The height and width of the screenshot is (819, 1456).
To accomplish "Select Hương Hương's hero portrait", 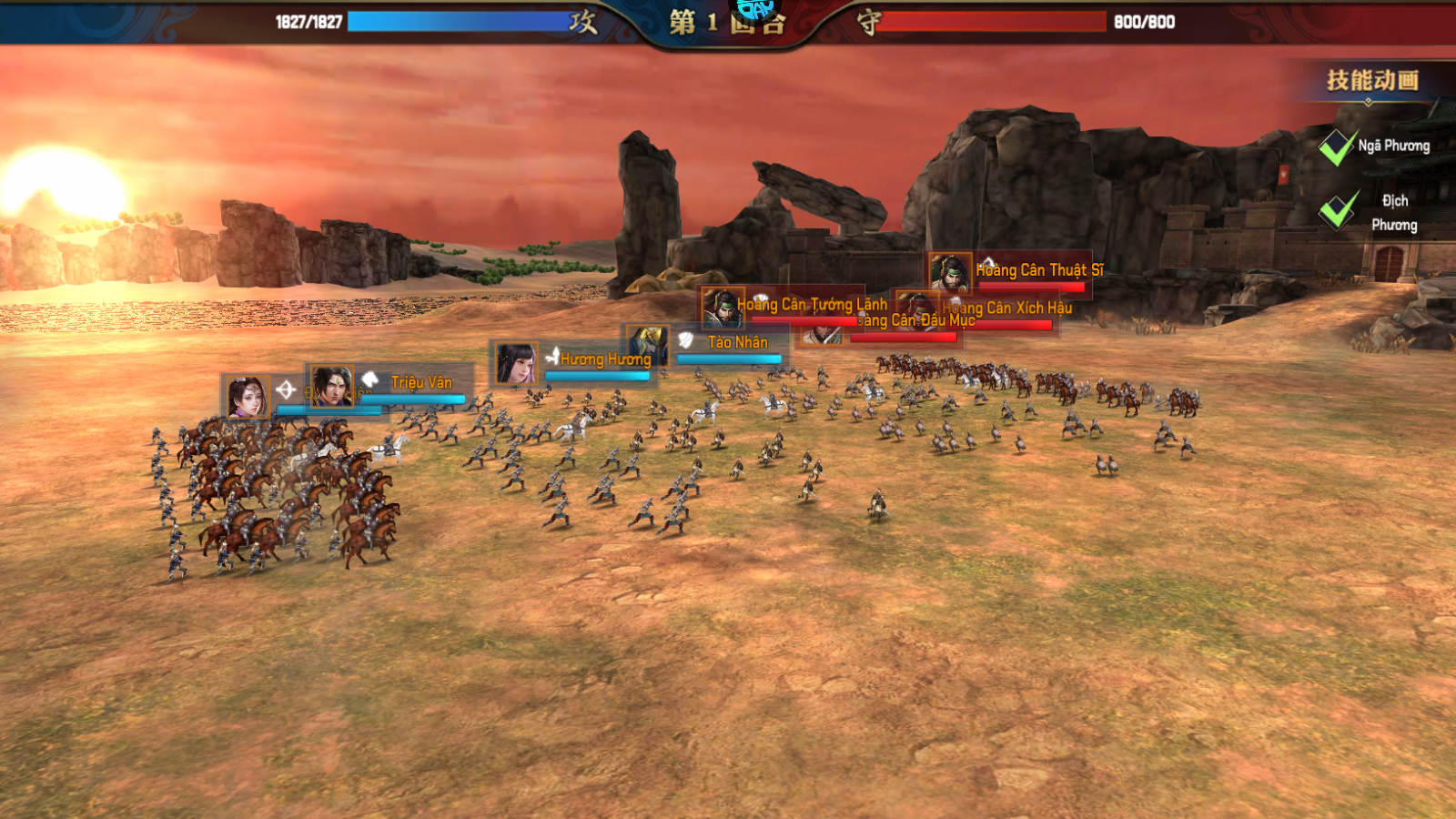I will pyautogui.click(x=516, y=362).
